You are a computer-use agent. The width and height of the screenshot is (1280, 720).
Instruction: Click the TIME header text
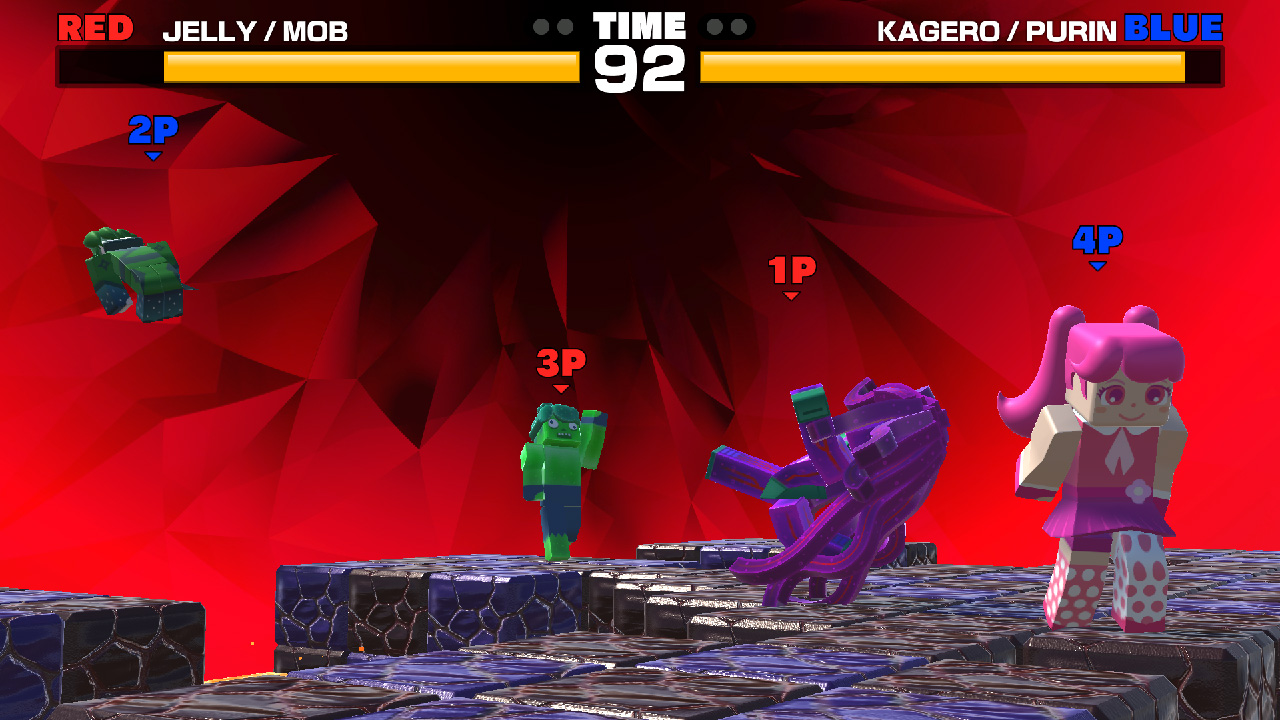(x=640, y=26)
